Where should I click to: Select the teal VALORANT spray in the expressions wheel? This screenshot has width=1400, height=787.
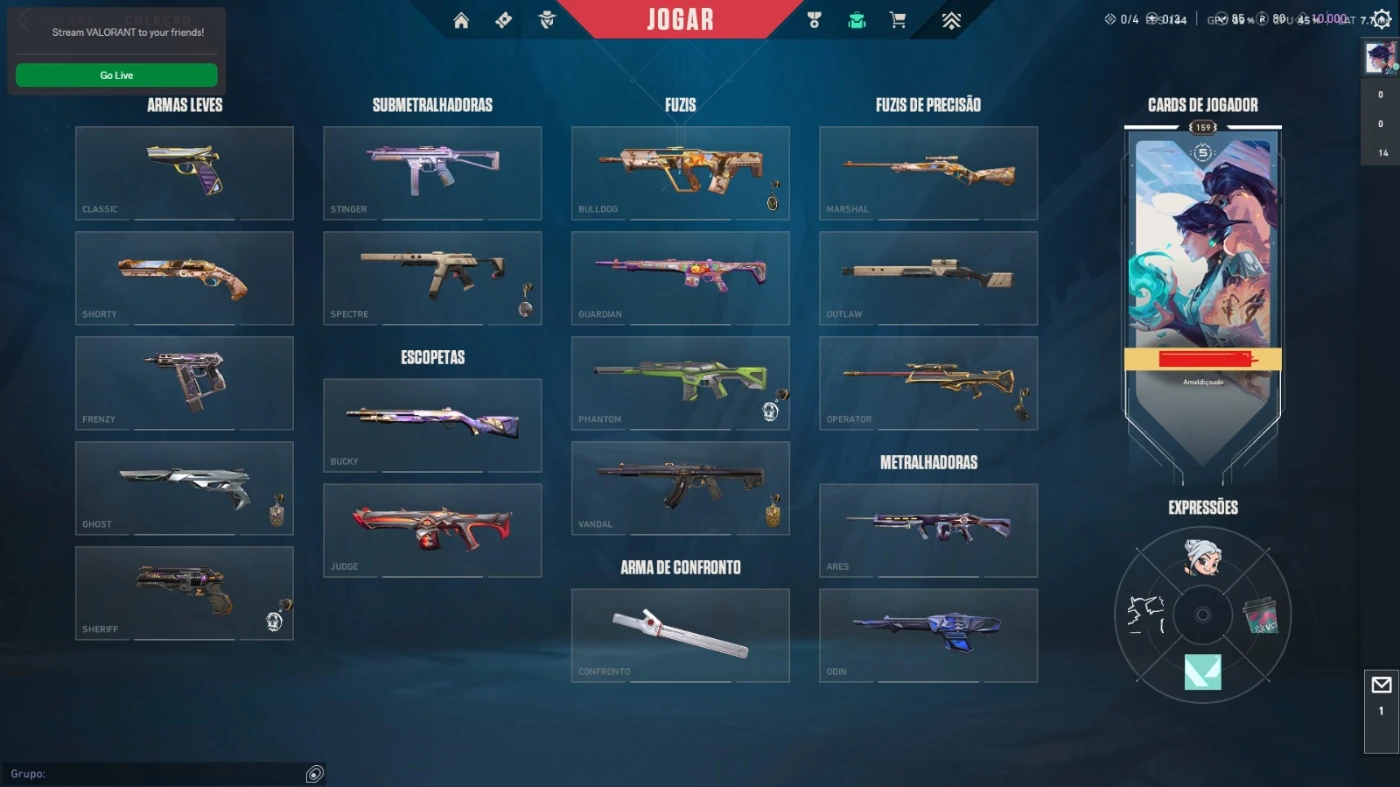[x=1202, y=672]
